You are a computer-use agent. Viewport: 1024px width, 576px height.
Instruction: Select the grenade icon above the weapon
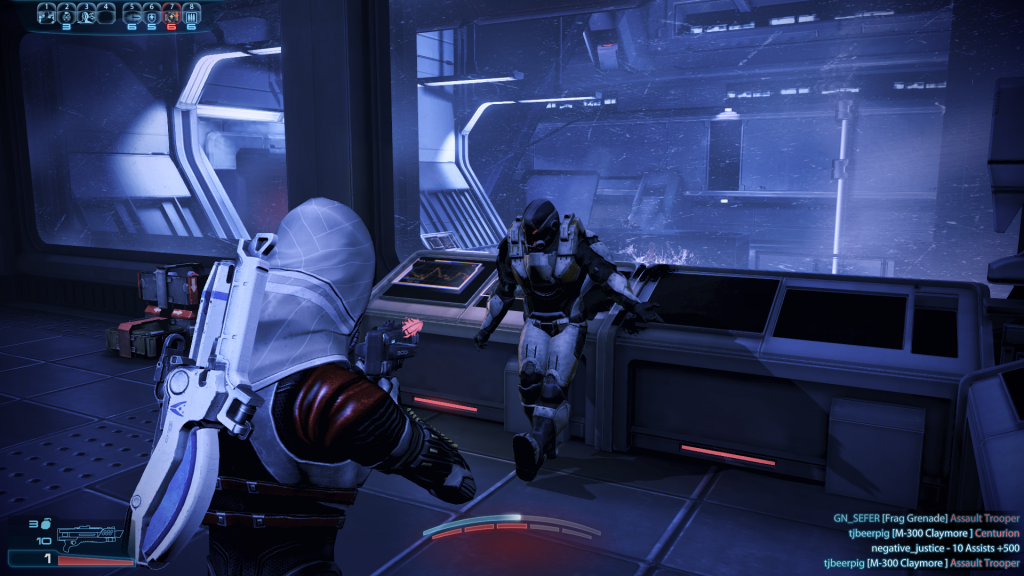tap(47, 522)
